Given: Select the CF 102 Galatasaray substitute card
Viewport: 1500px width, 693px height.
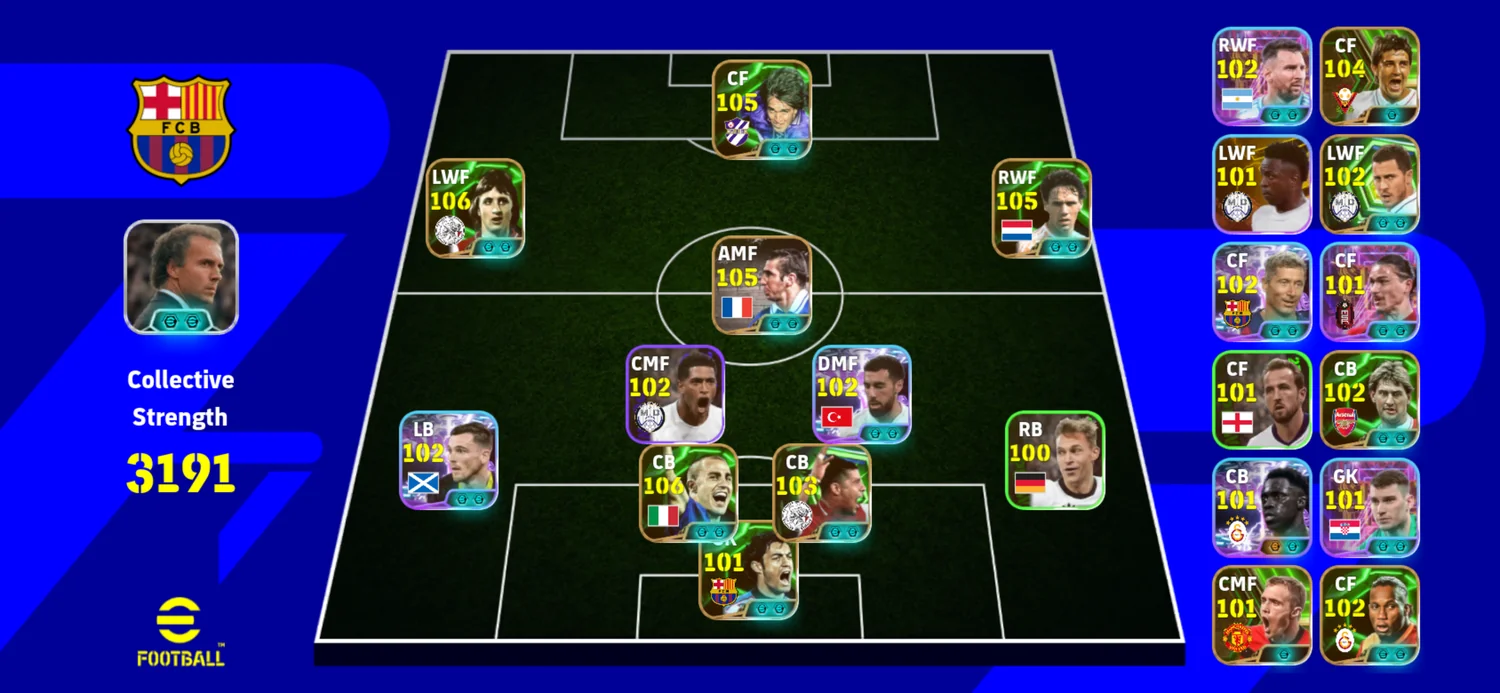Looking at the screenshot, I should tap(1369, 615).
